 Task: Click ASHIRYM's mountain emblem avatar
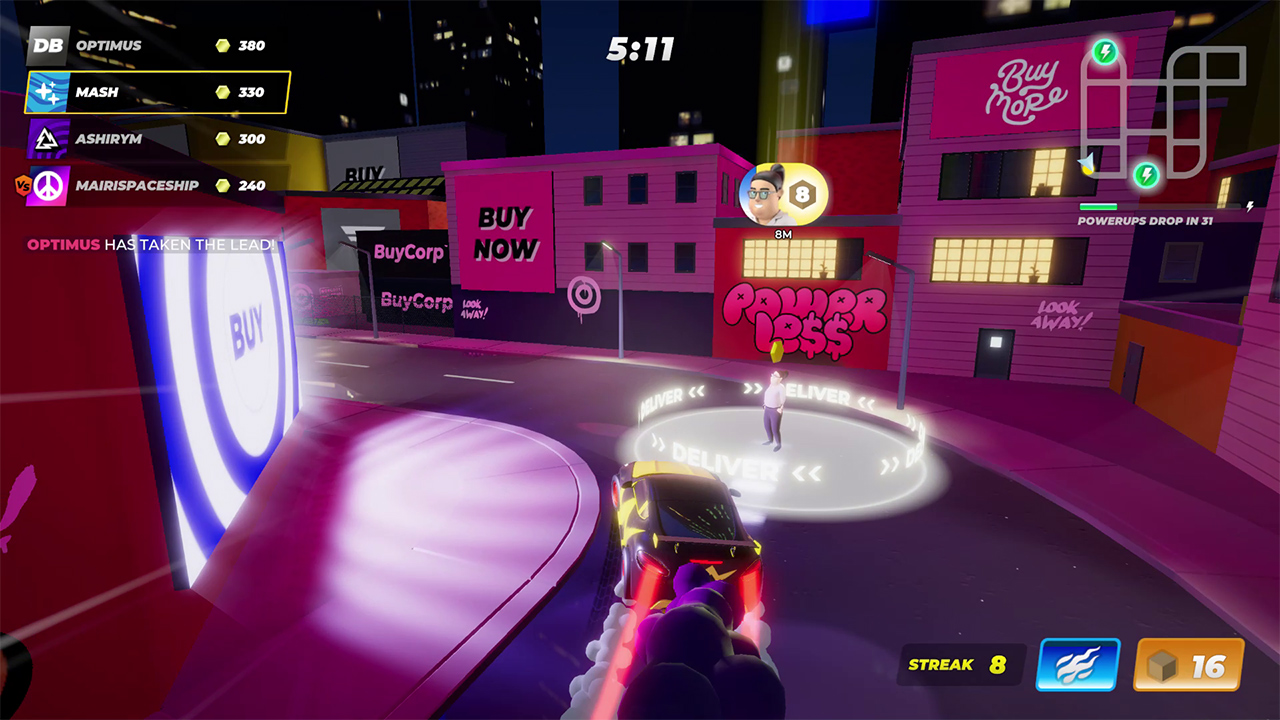pos(47,139)
